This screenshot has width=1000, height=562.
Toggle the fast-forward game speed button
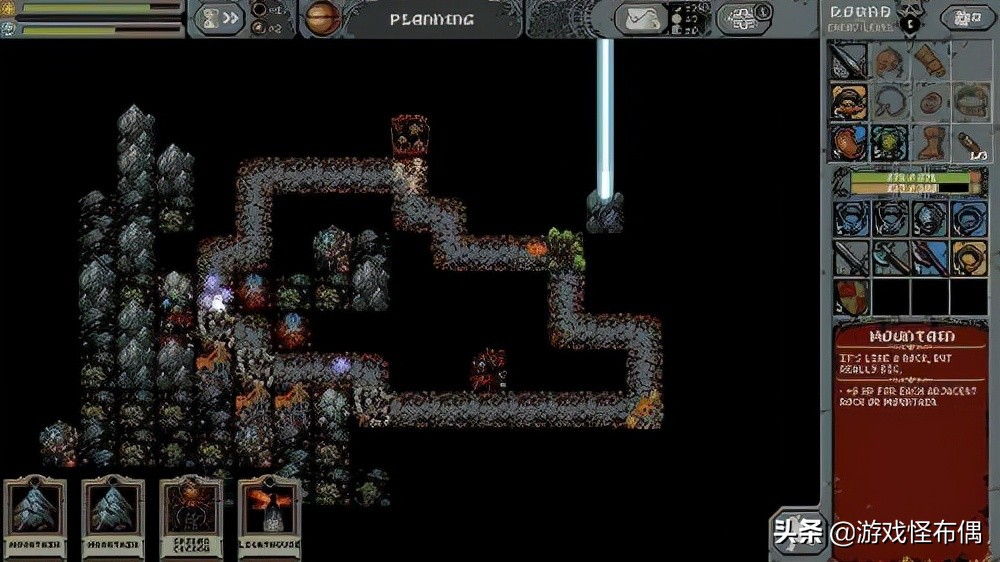click(x=220, y=18)
